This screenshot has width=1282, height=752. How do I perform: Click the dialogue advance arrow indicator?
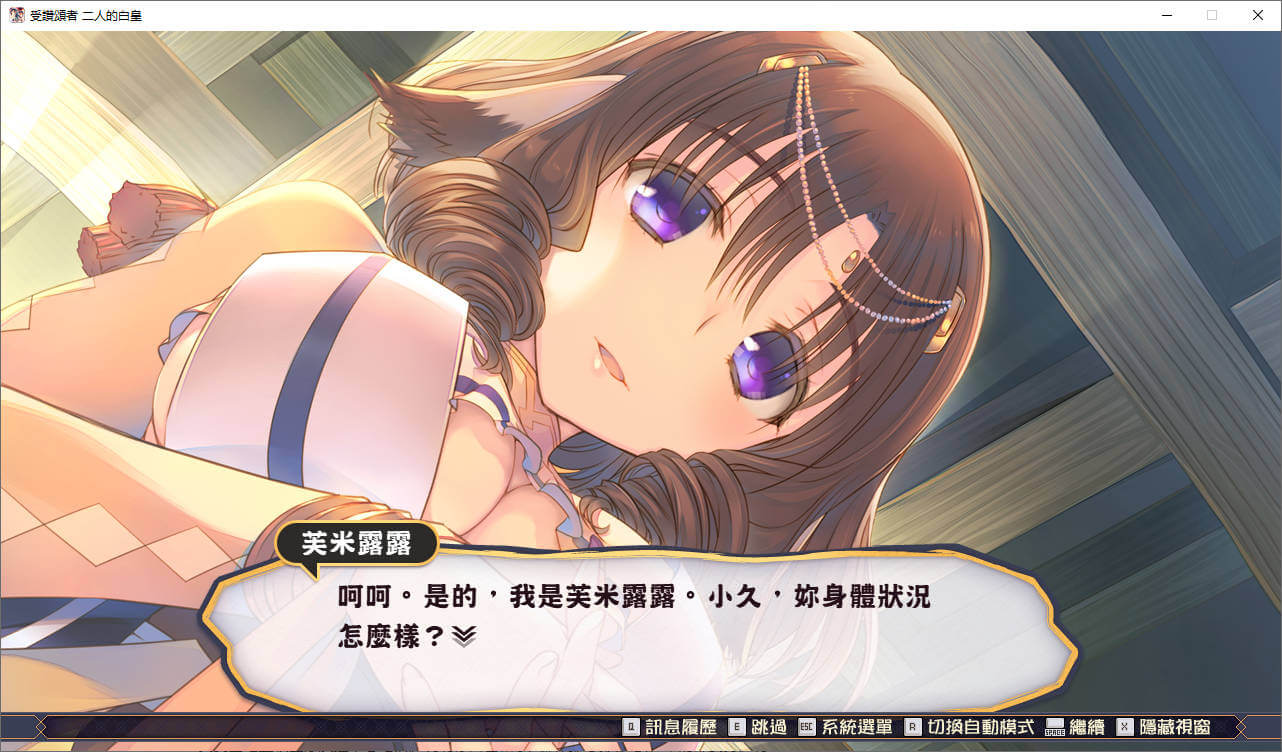point(463,636)
